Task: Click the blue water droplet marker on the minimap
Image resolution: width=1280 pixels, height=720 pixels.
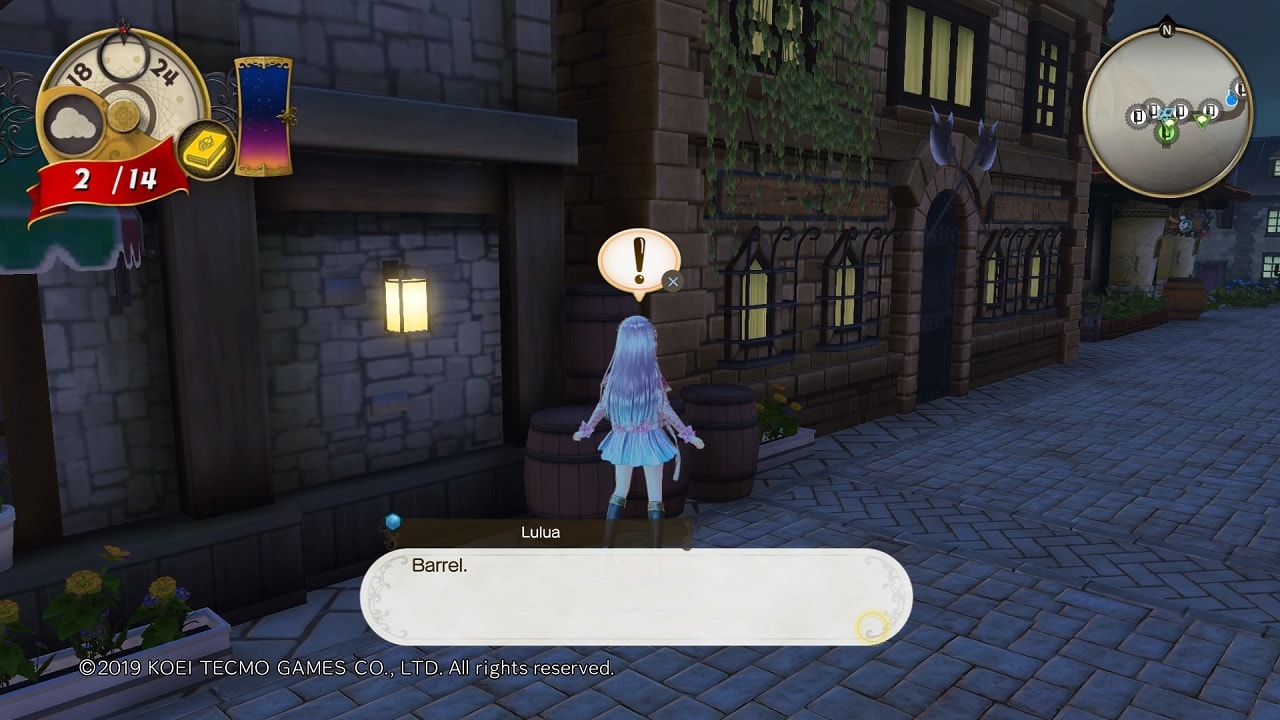Action: click(1231, 100)
